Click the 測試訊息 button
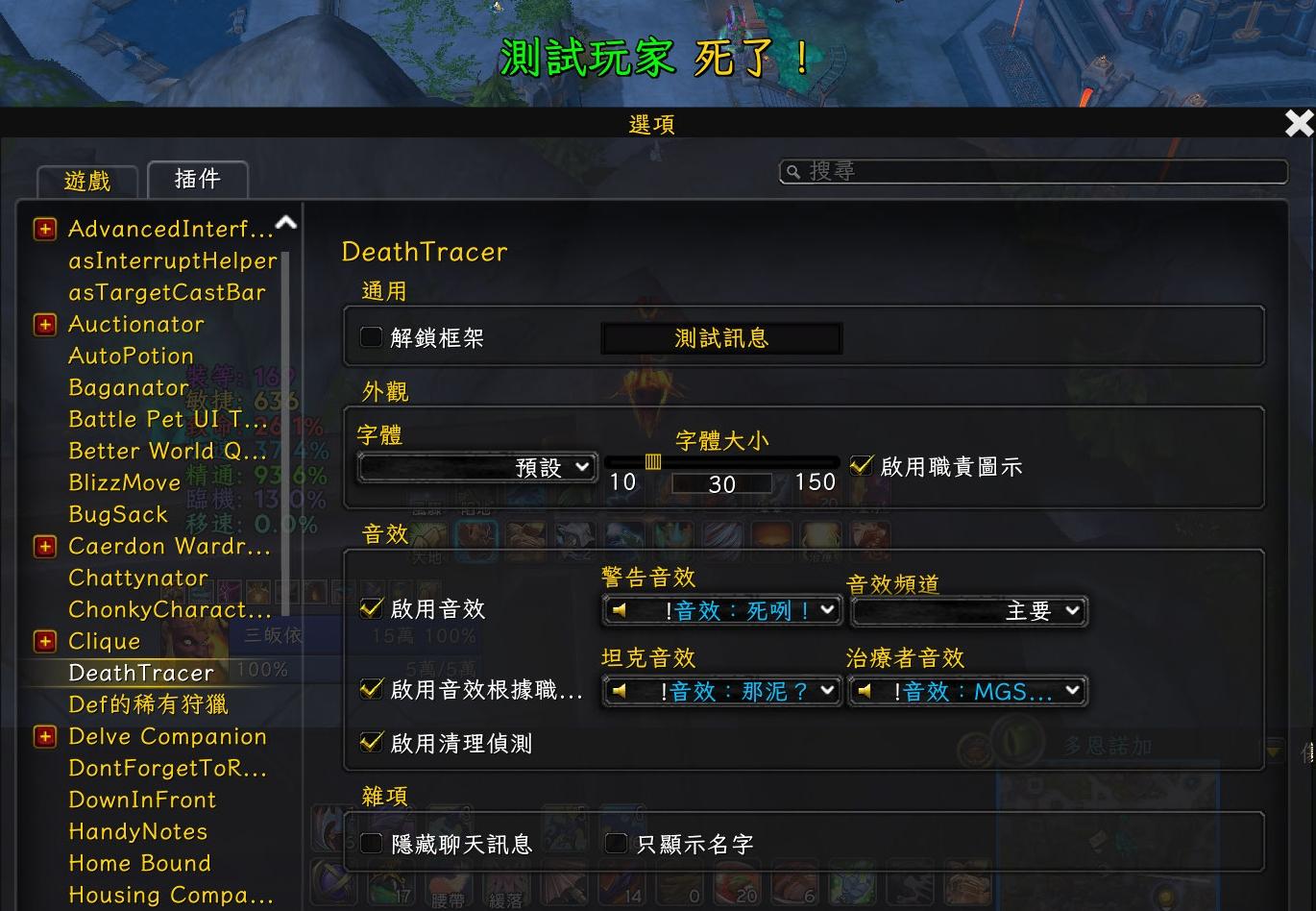Image resolution: width=1316 pixels, height=911 pixels. pos(721,338)
